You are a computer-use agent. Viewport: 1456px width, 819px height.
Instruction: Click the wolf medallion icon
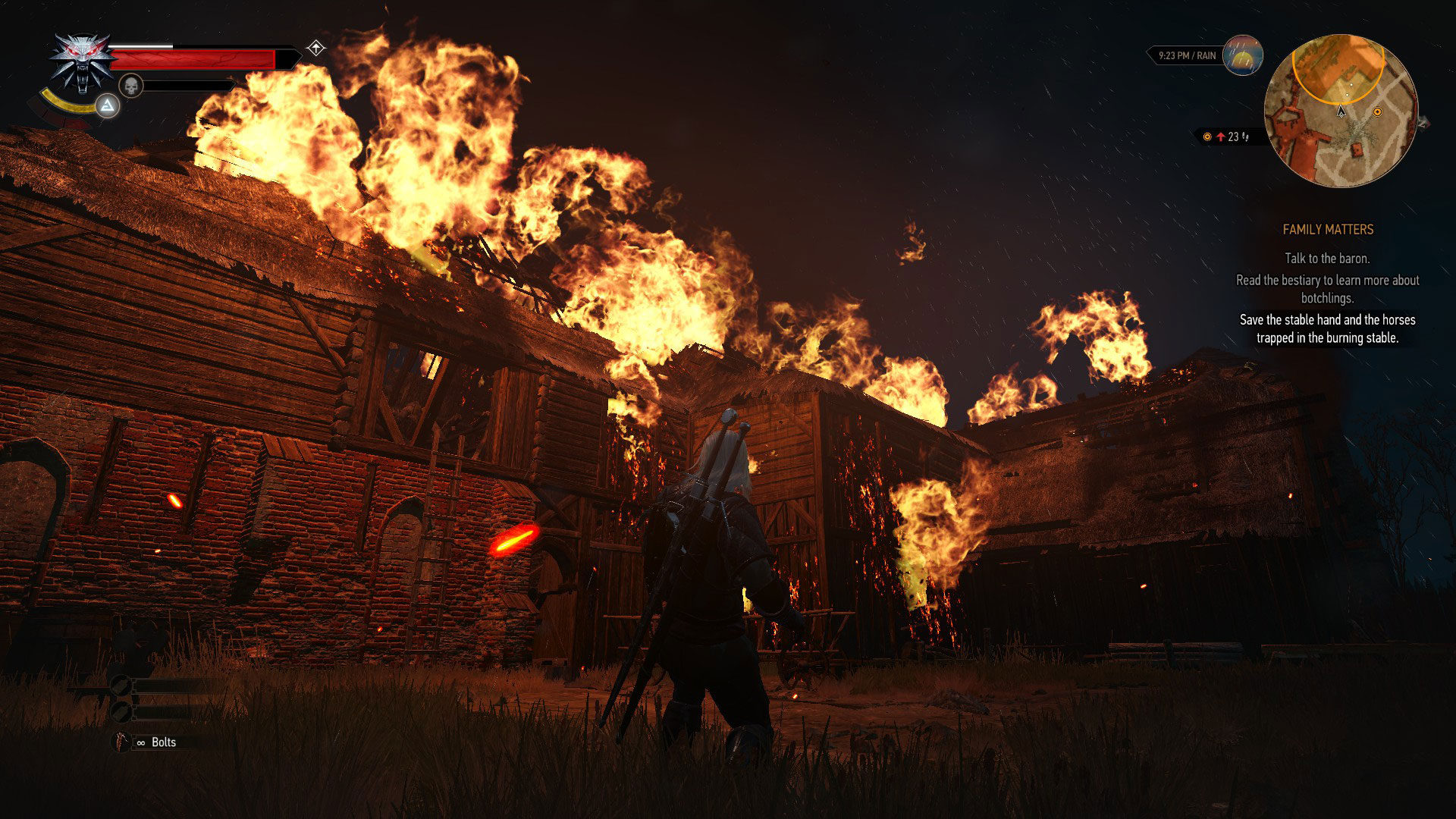[x=80, y=63]
